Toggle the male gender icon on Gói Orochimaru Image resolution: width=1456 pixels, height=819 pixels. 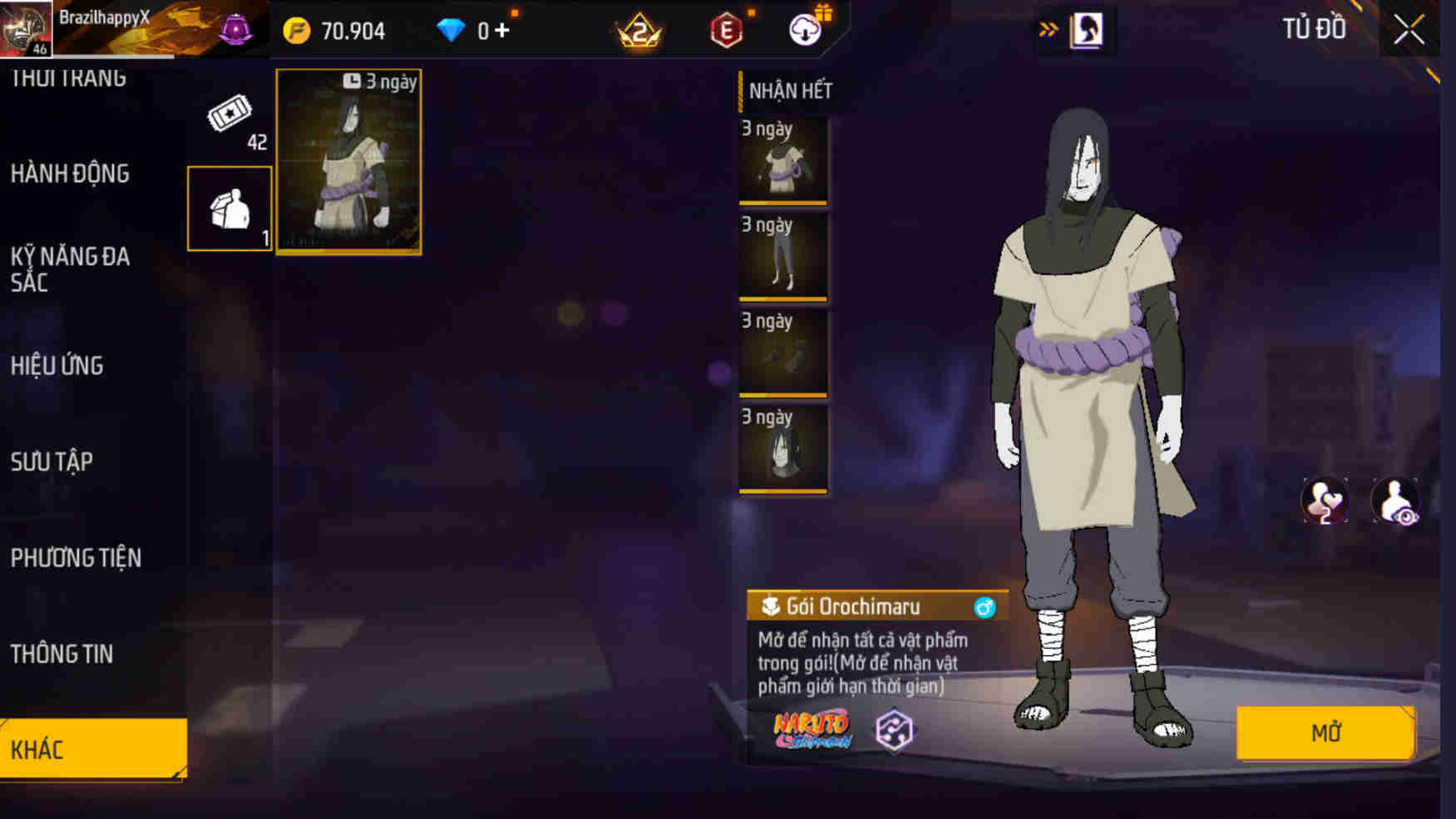[985, 608]
